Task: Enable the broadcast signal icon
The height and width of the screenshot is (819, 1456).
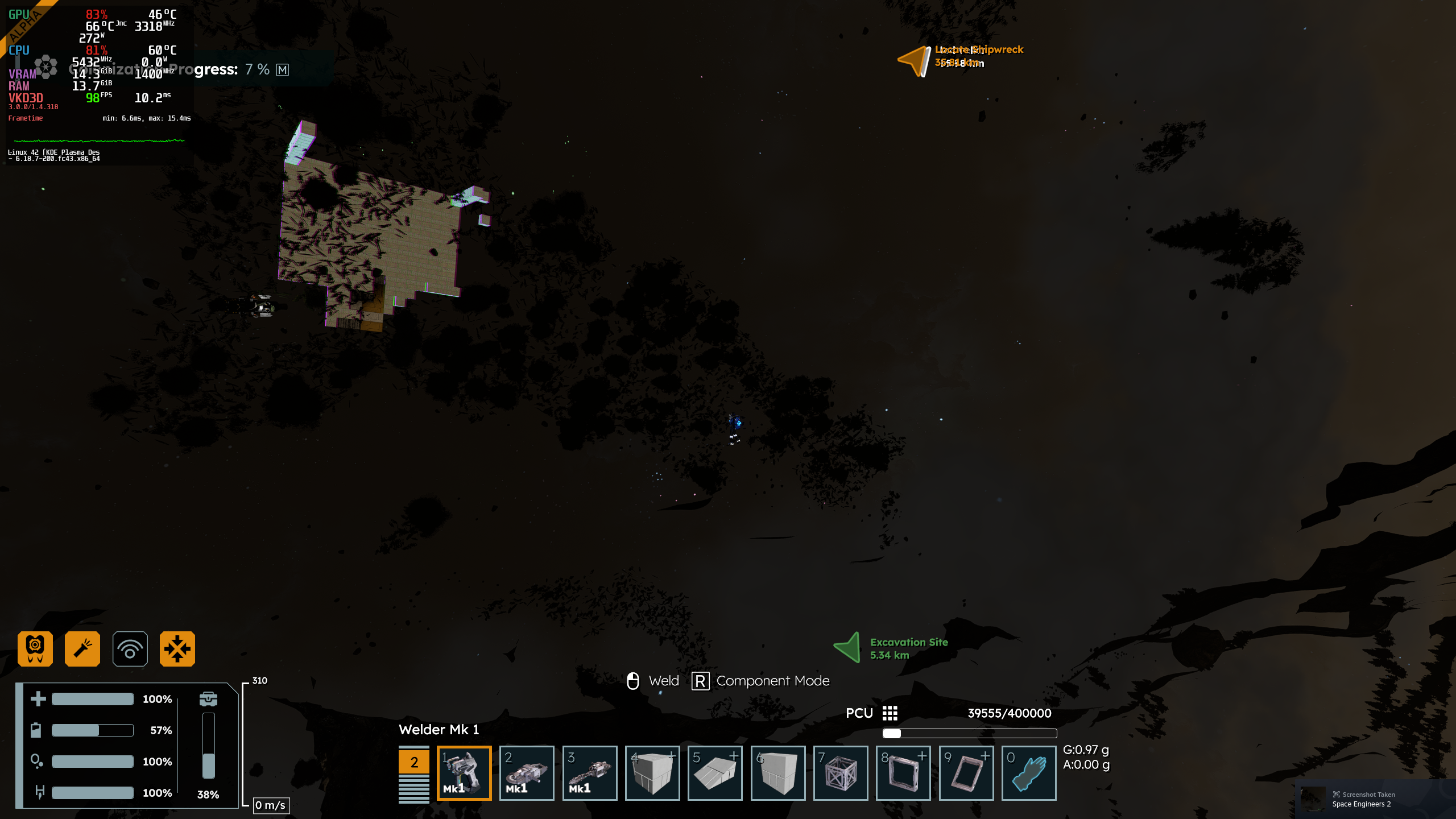Action: tap(130, 648)
